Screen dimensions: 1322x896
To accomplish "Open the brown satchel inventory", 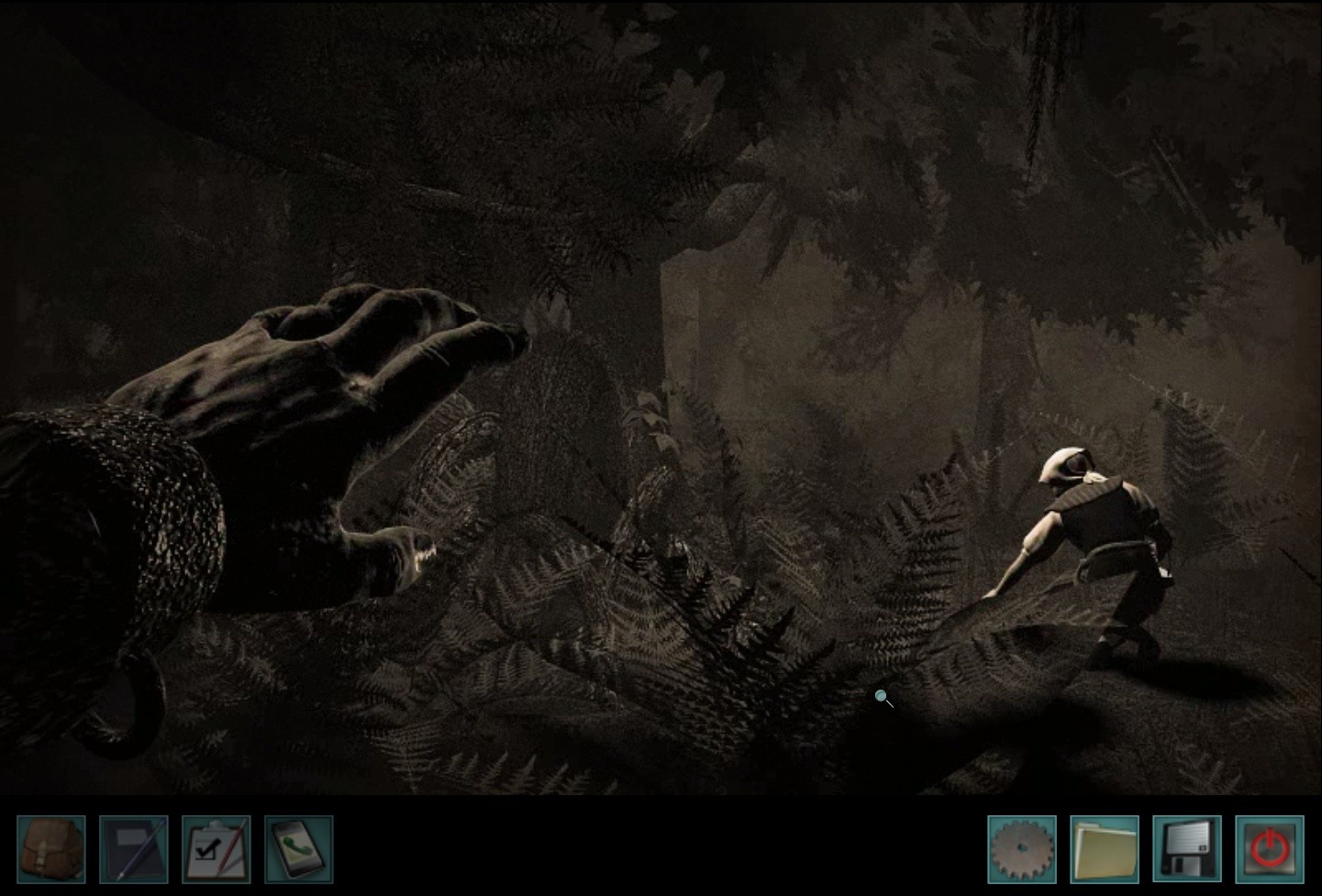I will (51, 849).
